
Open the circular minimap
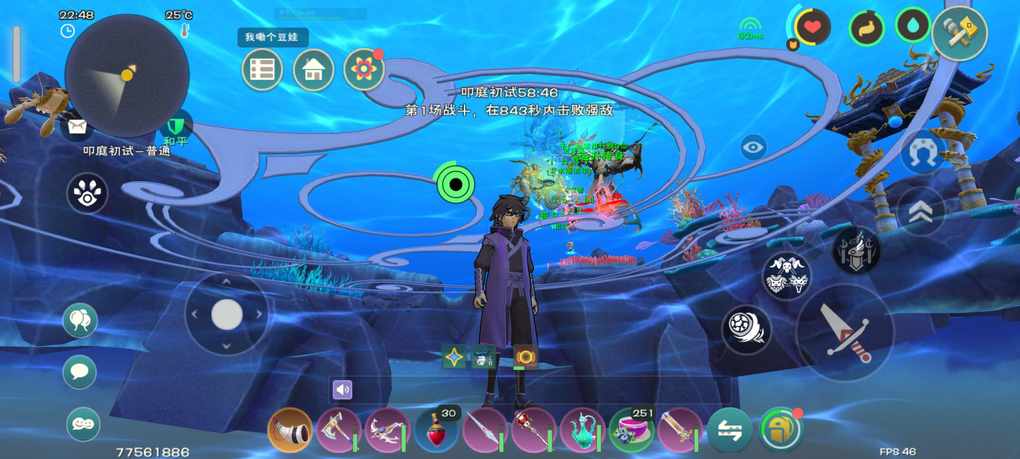[127, 76]
